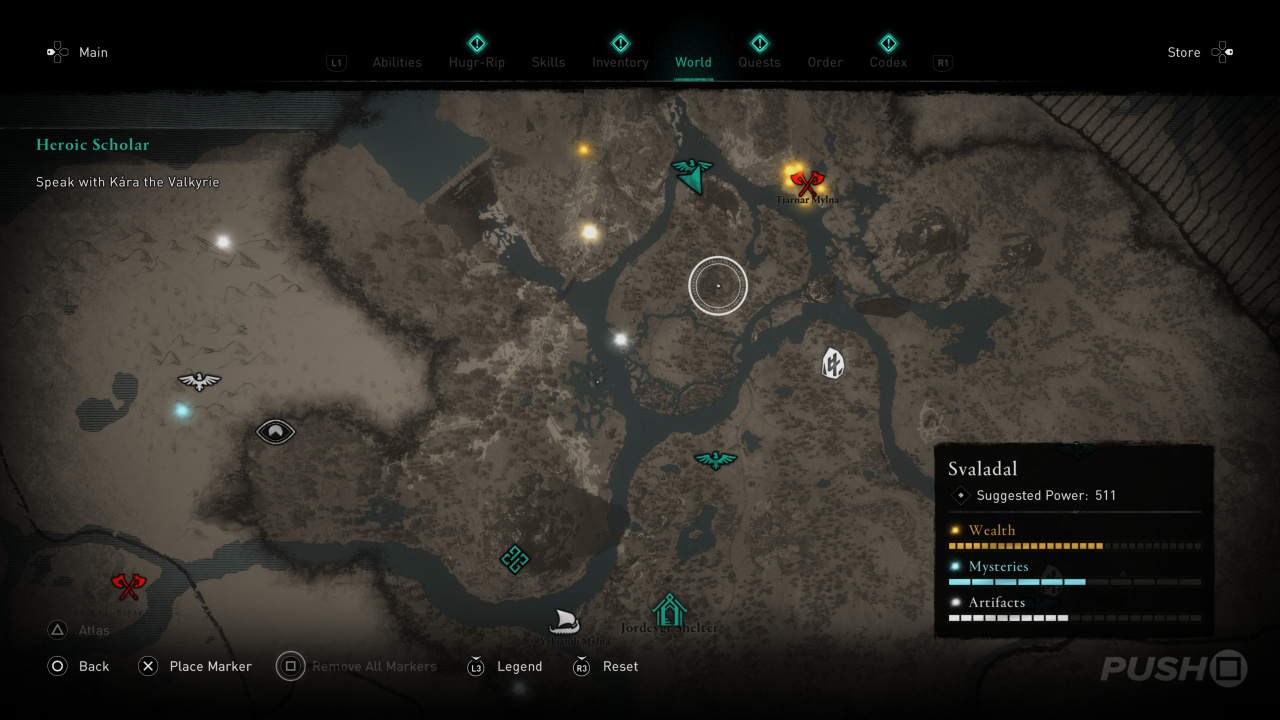
Task: Select the white rune stone marker
Action: click(x=832, y=363)
